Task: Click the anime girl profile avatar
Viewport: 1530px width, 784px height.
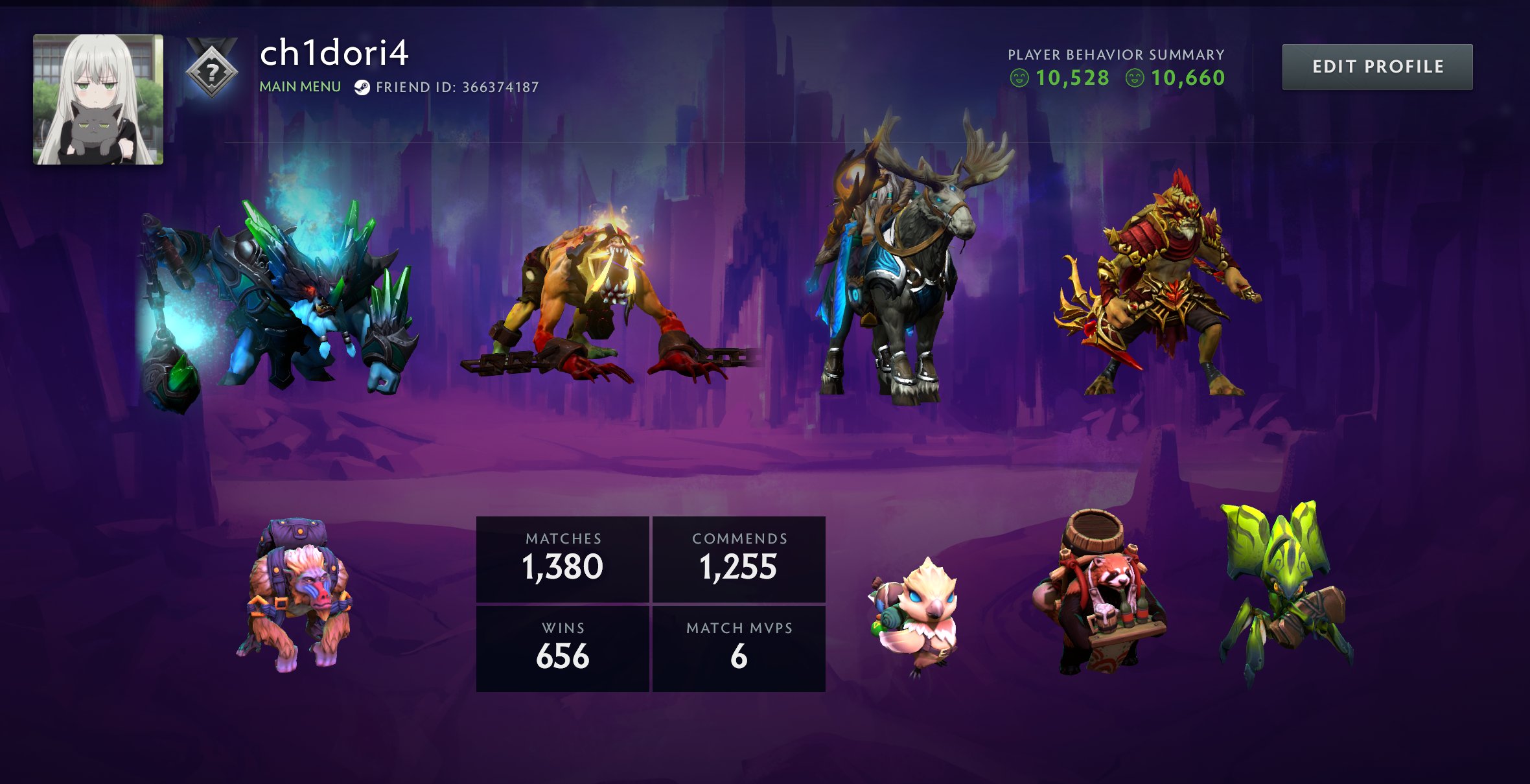Action: click(98, 99)
